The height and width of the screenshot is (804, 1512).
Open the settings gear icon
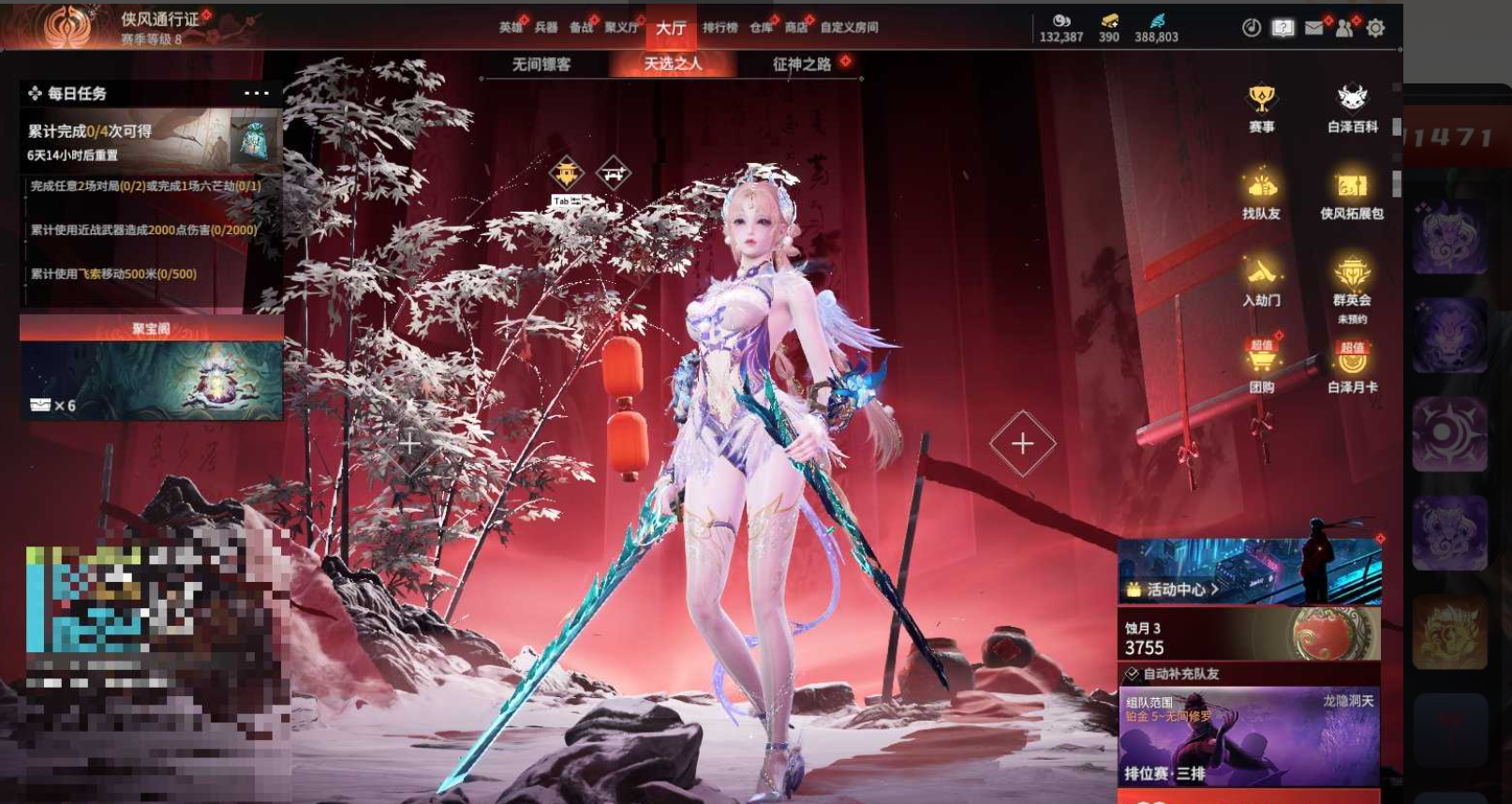click(x=1375, y=28)
